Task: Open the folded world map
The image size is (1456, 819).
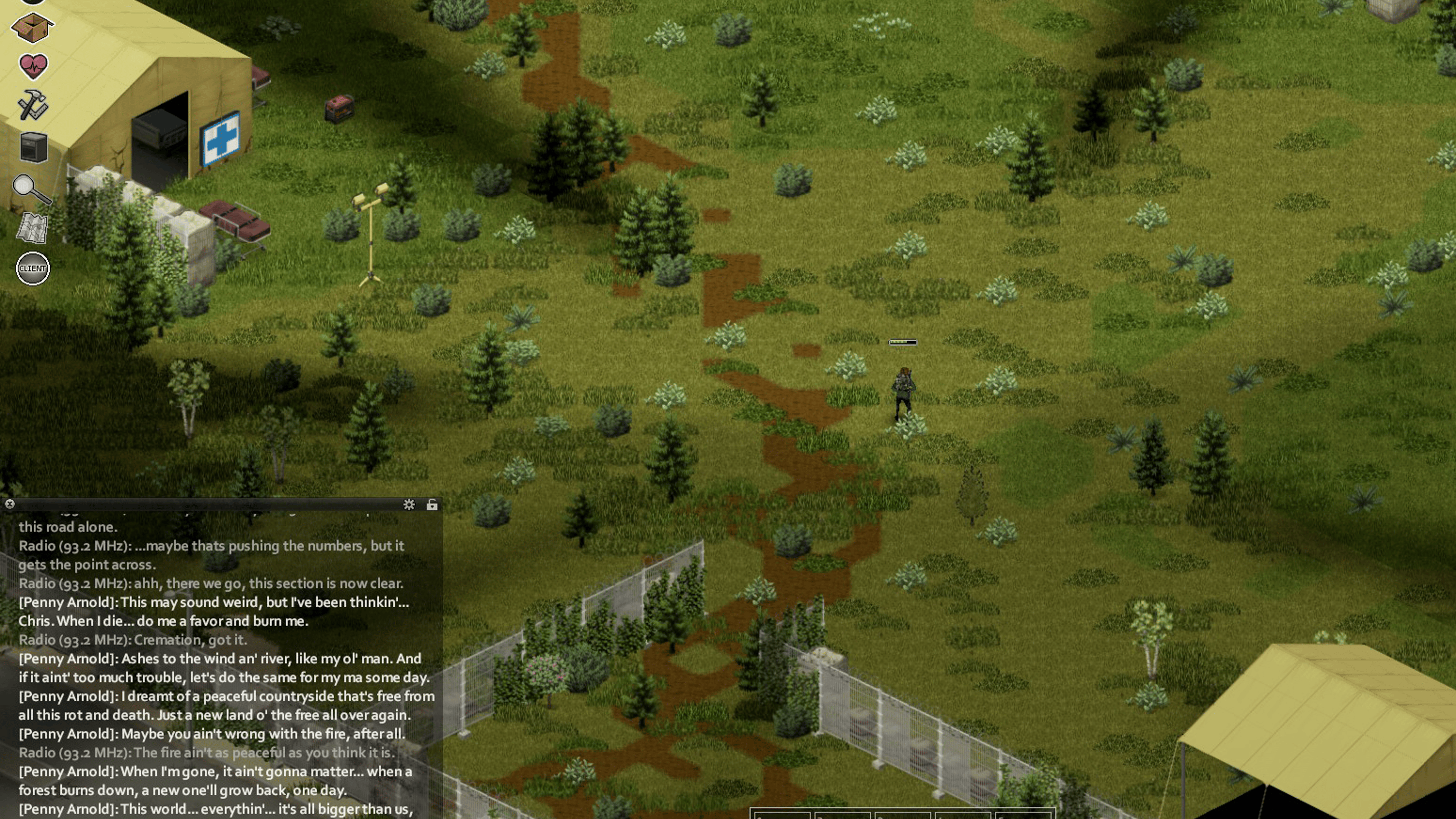Action: (32, 228)
